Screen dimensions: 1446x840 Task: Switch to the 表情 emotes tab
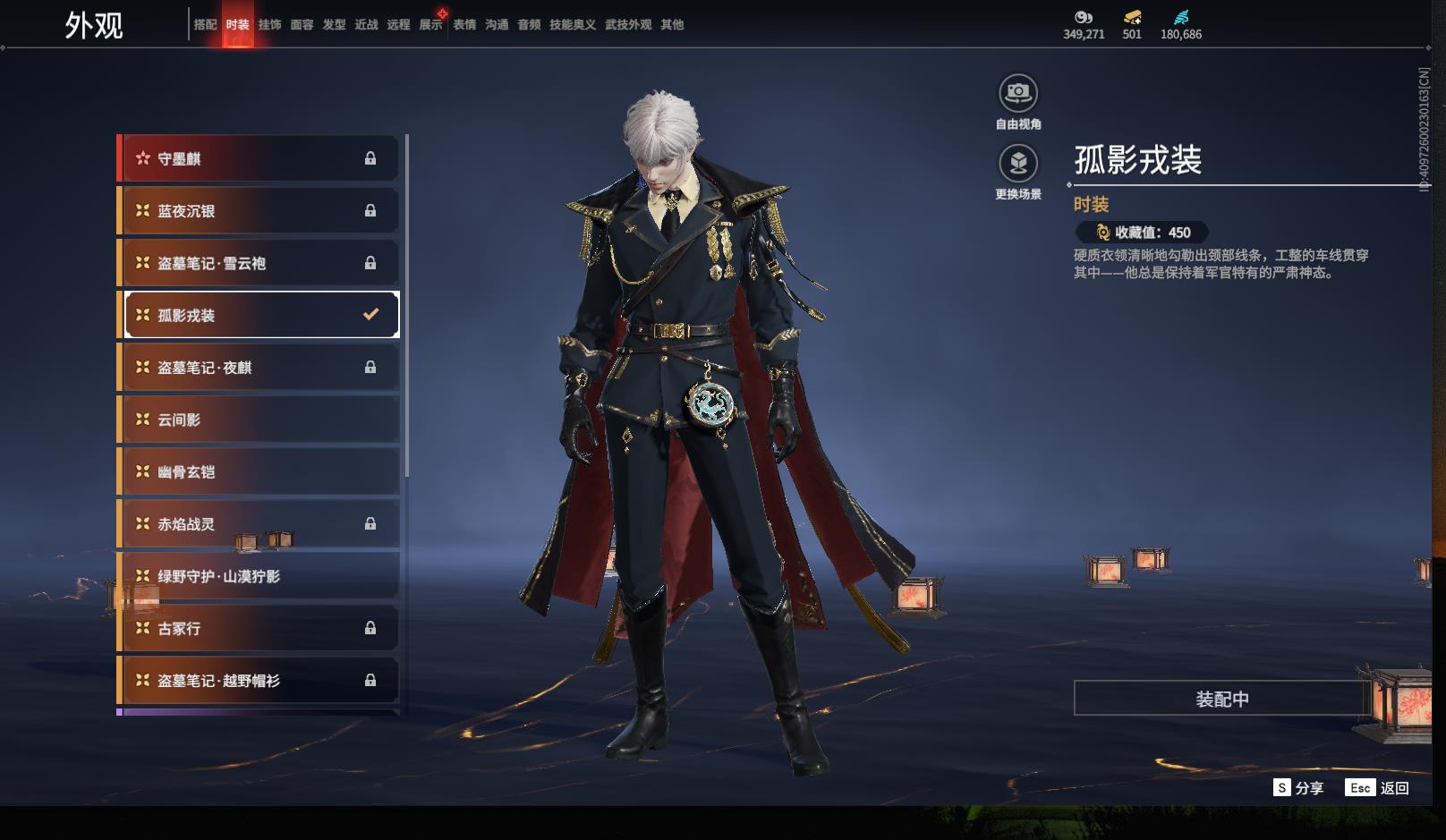[x=464, y=25]
